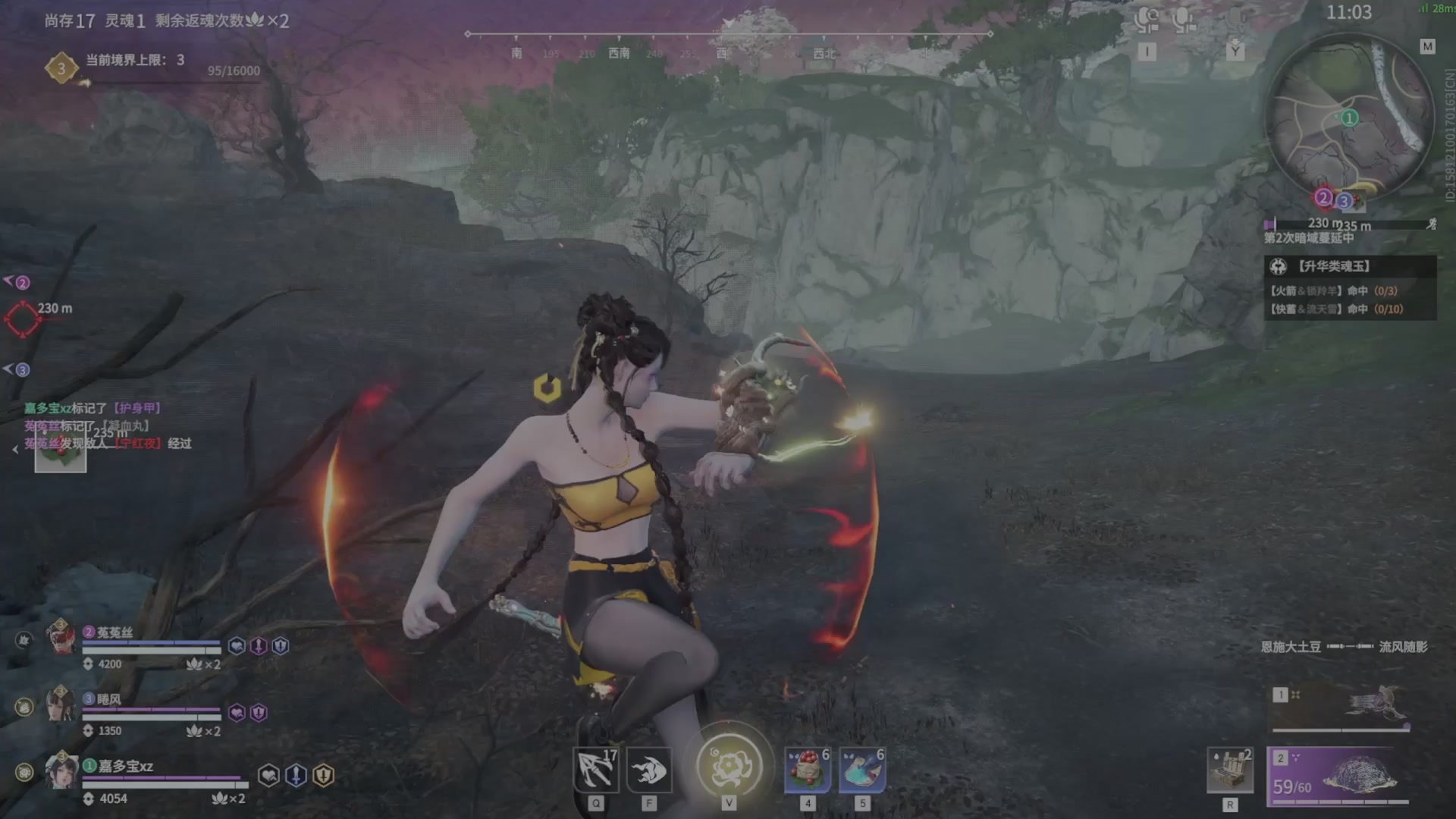The width and height of the screenshot is (1456, 819).
Task: Toggle the voice chat microphone icon
Action: 1183,21
